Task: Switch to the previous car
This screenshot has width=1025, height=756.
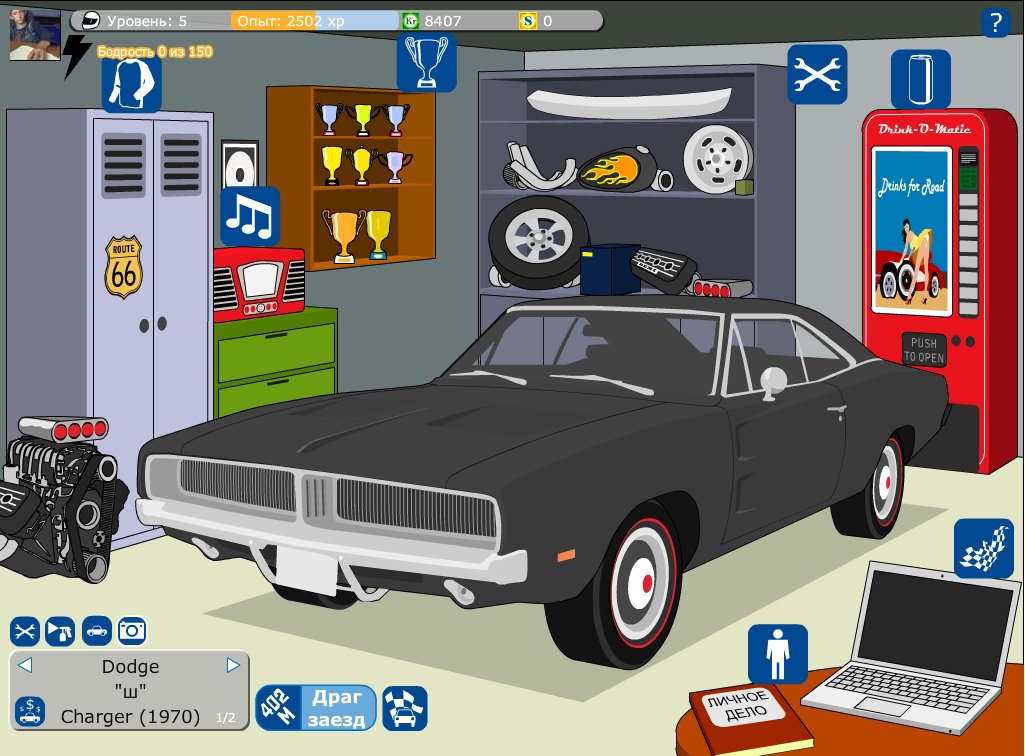Action: click(x=26, y=665)
